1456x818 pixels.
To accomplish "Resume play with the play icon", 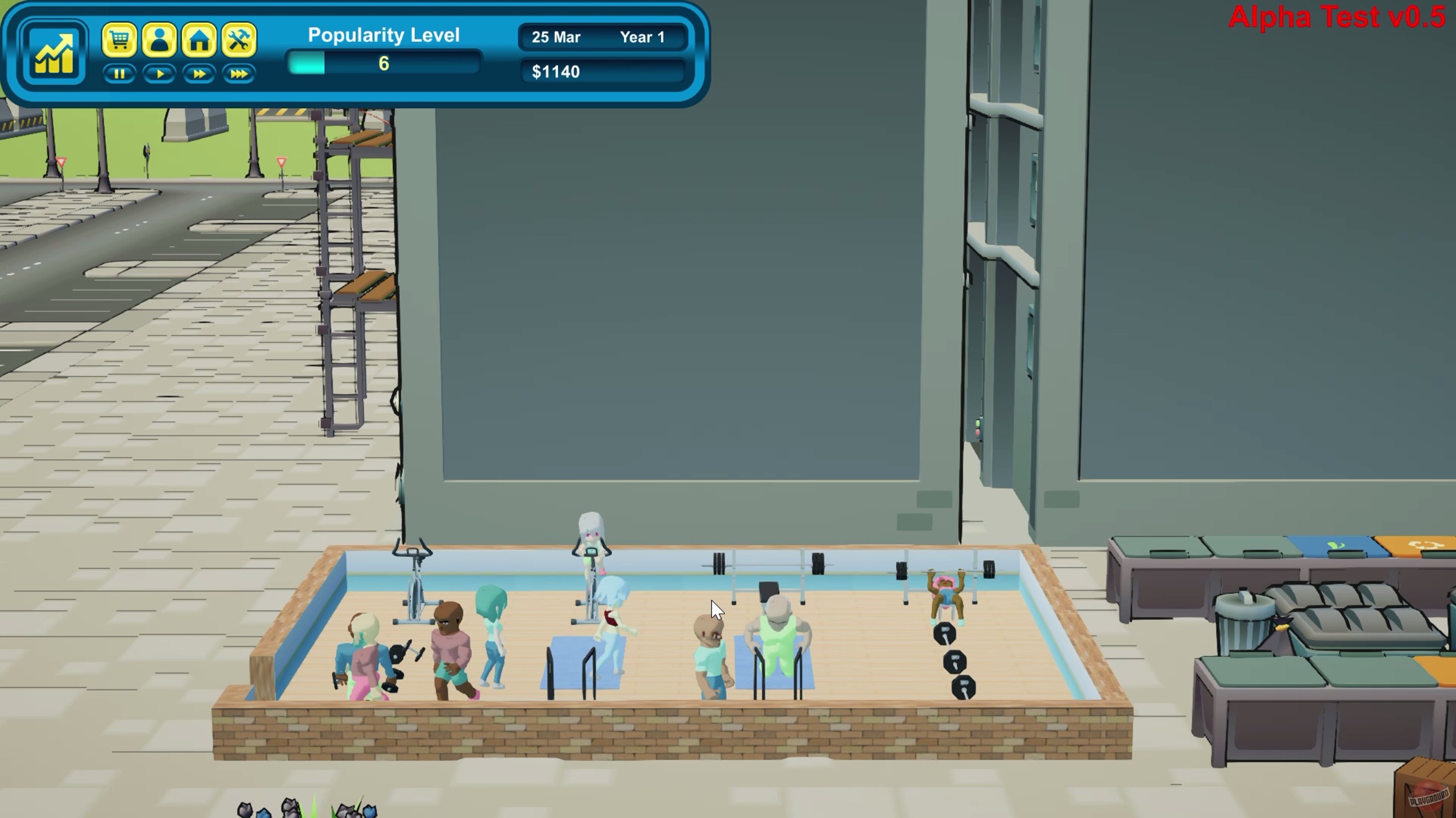I will click(x=159, y=74).
